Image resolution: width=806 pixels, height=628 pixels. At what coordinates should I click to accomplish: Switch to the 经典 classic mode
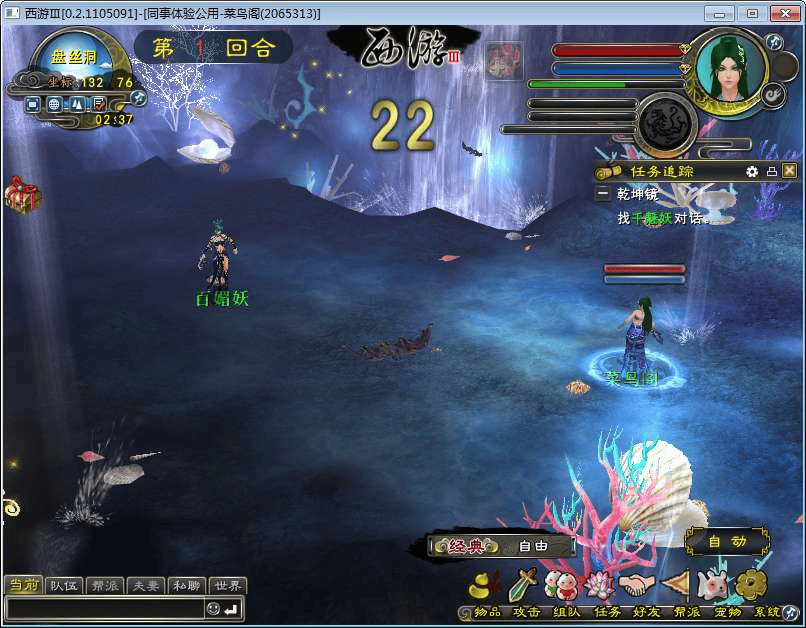(x=466, y=546)
